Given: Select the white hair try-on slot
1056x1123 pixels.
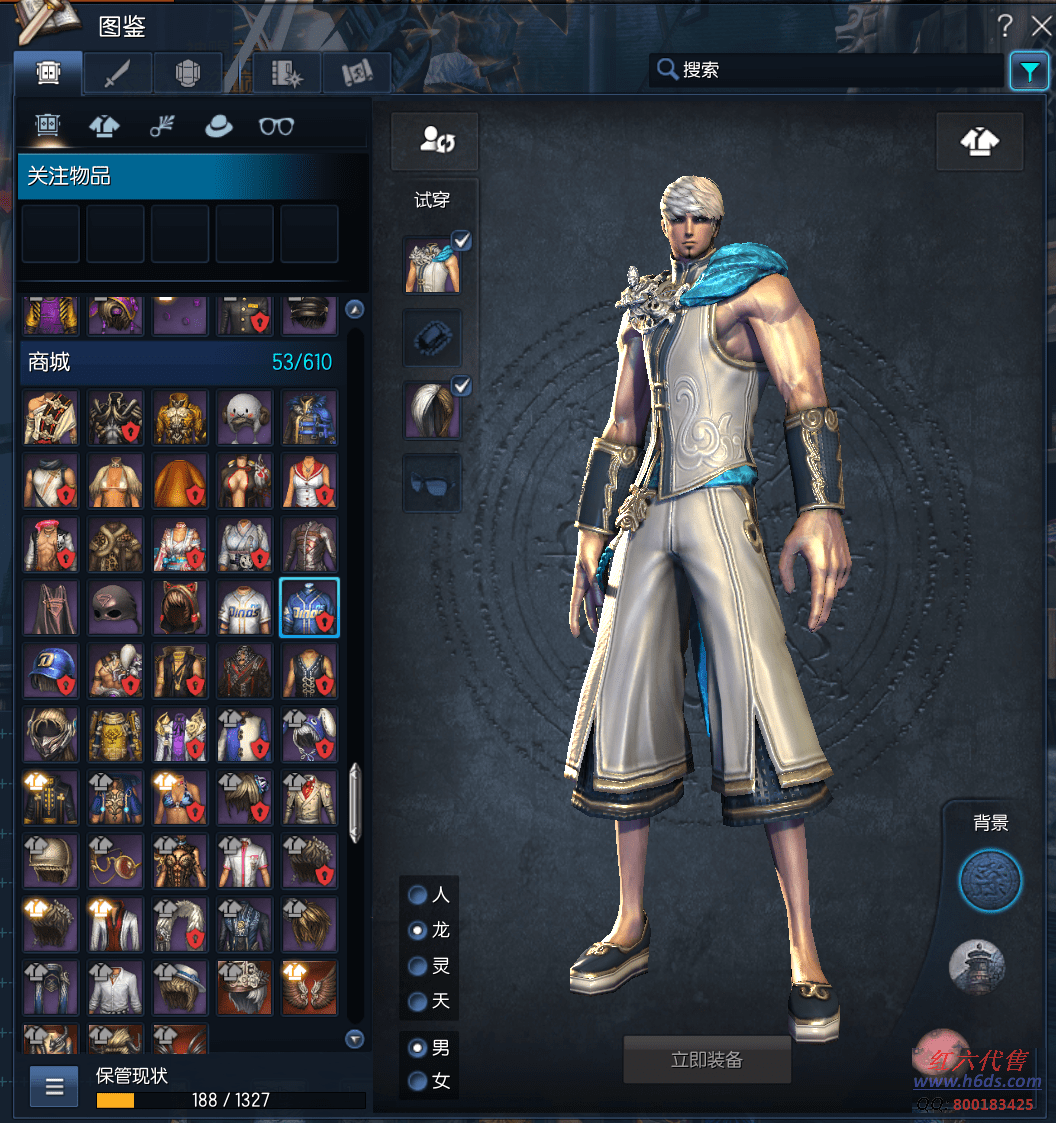Looking at the screenshot, I should 432,410.
